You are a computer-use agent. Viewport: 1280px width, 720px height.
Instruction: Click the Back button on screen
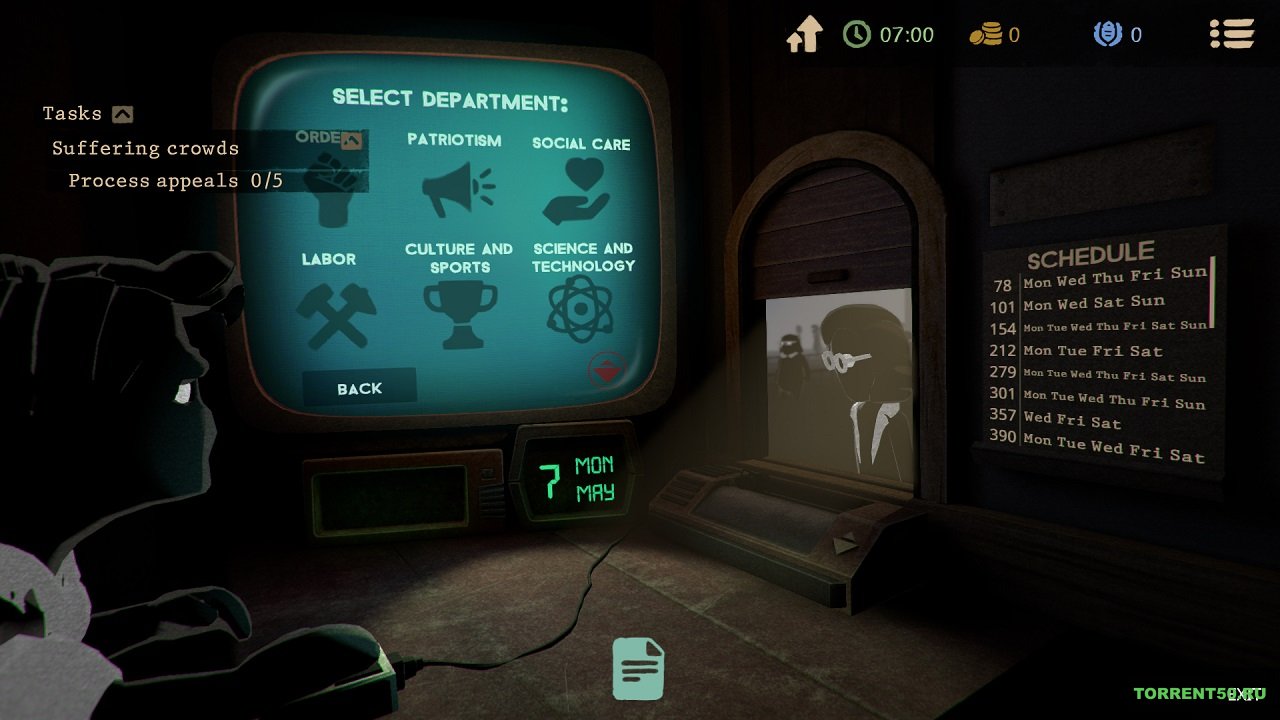pos(359,388)
